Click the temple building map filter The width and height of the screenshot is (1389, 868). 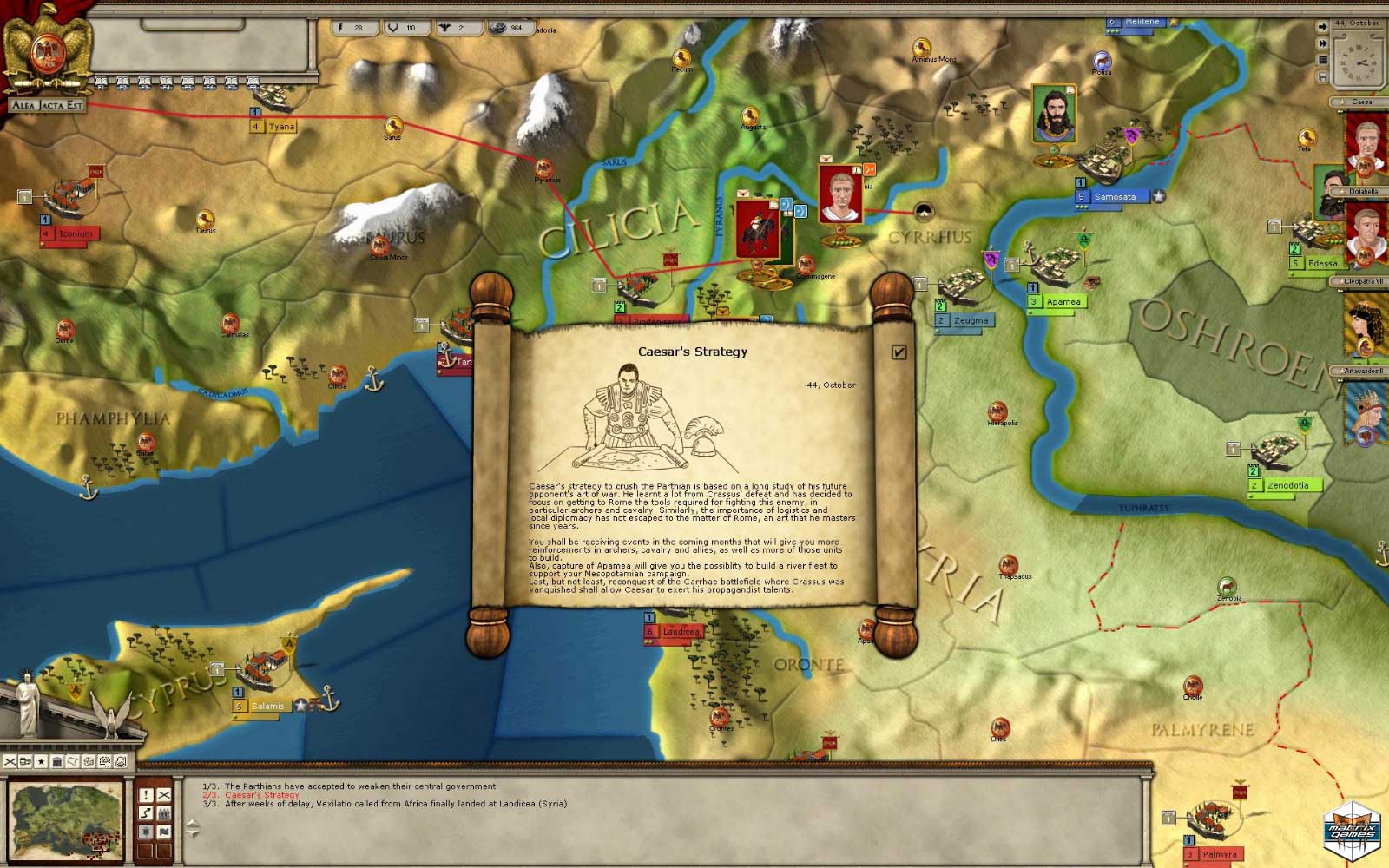(56, 761)
